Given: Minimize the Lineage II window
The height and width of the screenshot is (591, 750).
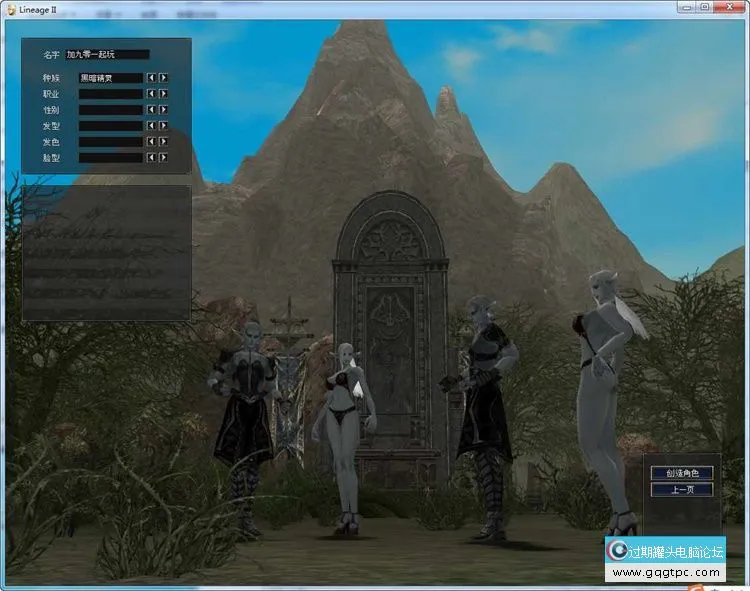Looking at the screenshot, I should click(684, 7).
